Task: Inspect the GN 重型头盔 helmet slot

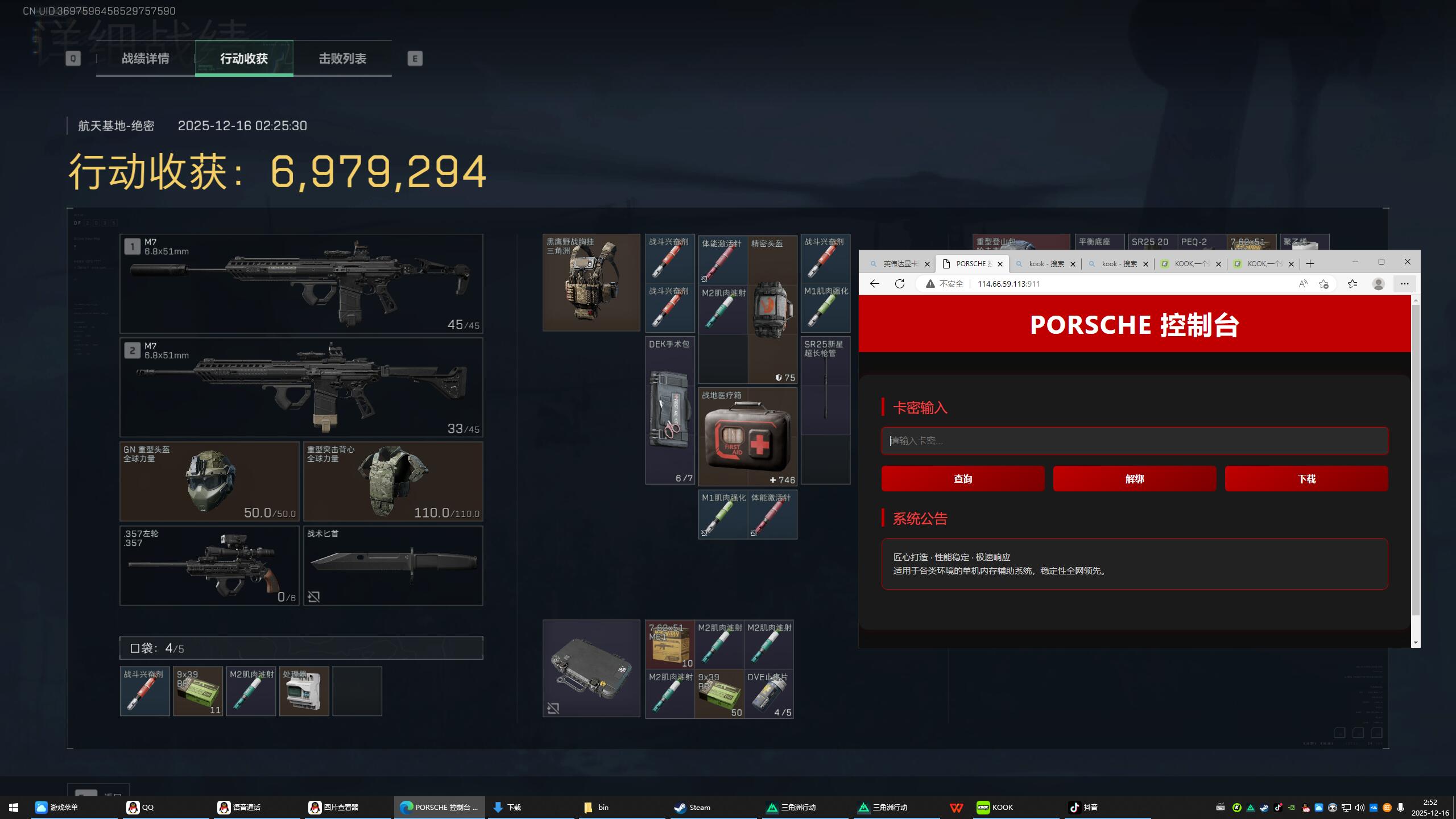Action: coord(209,481)
